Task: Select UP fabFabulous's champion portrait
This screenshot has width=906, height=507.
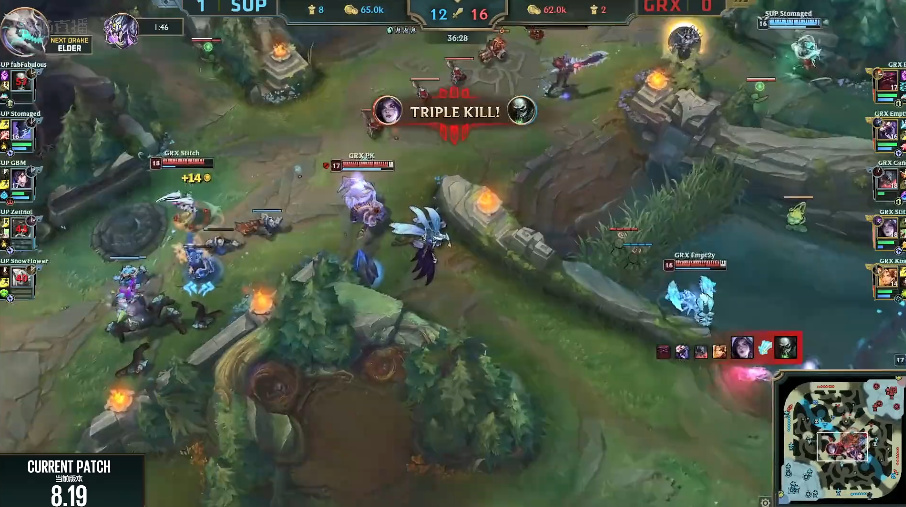Action: (x=22, y=86)
